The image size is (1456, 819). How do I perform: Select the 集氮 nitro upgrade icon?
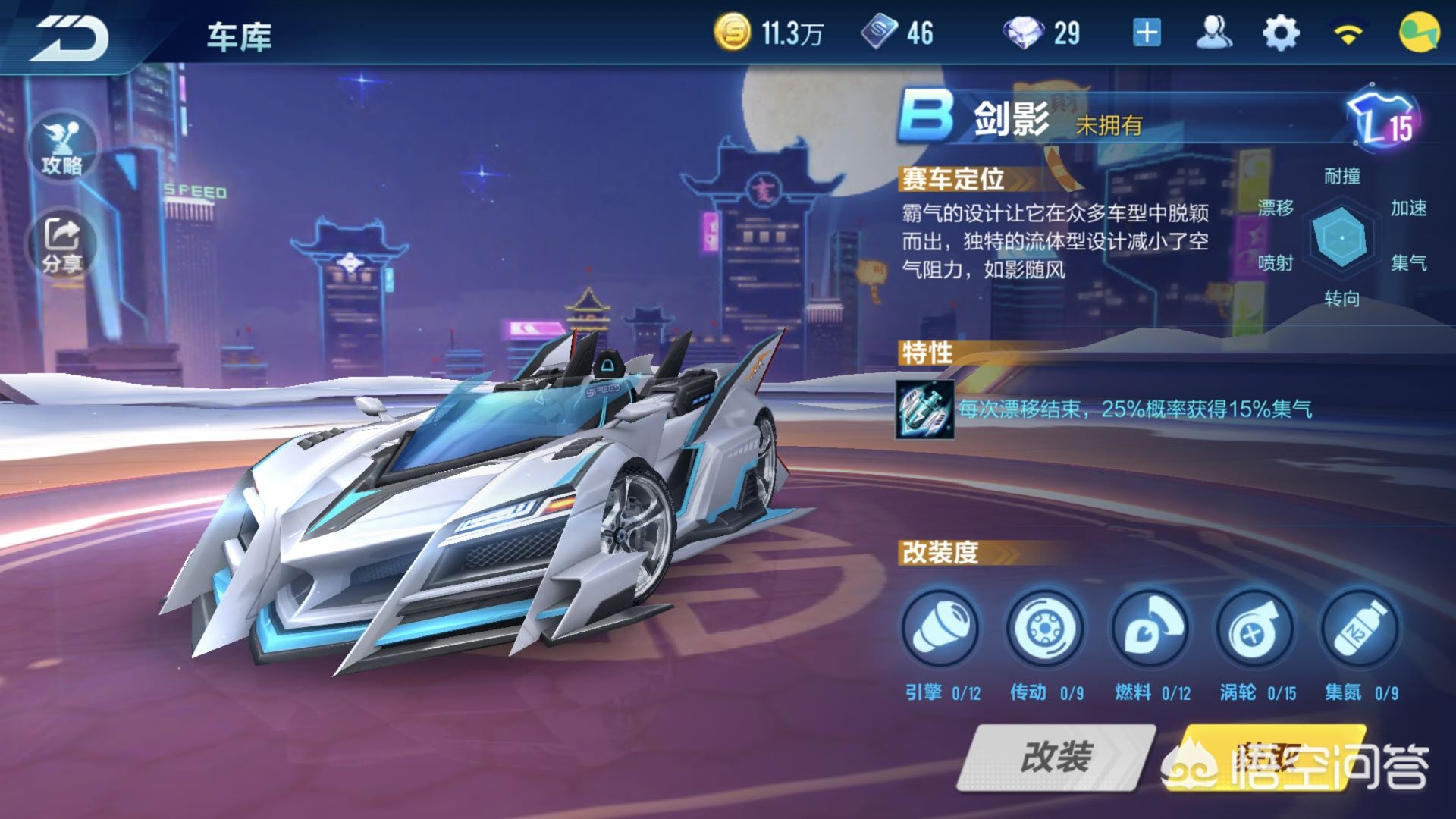[x=1359, y=629]
